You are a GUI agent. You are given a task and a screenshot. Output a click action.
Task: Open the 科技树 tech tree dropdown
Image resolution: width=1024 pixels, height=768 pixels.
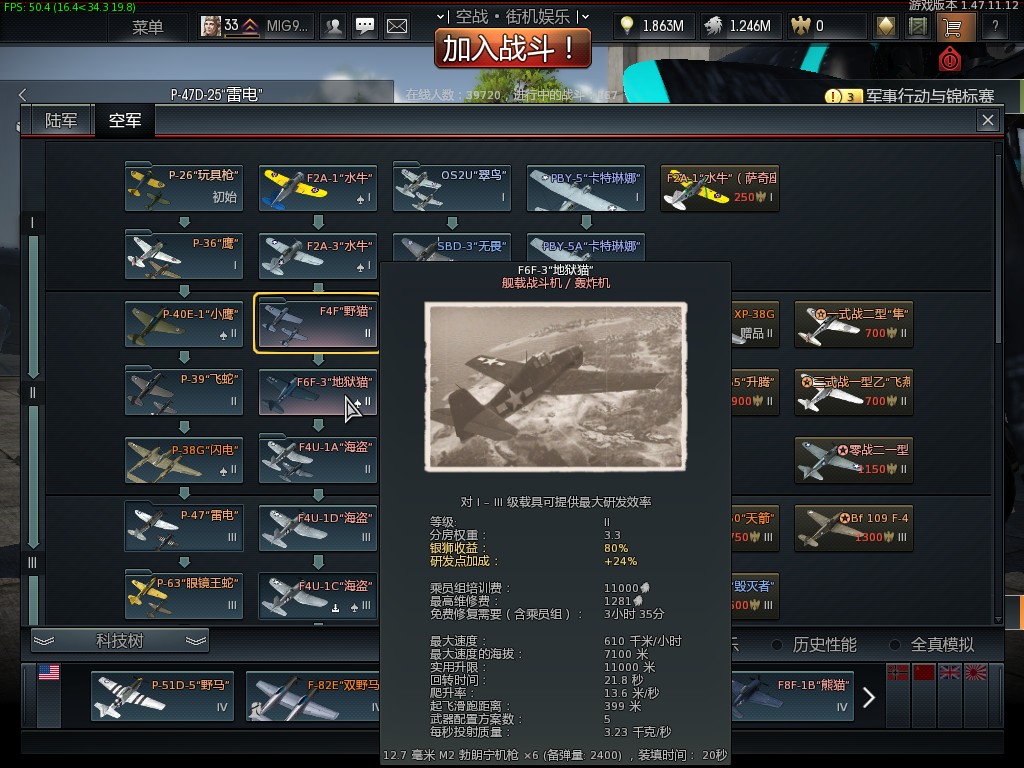[x=120, y=641]
